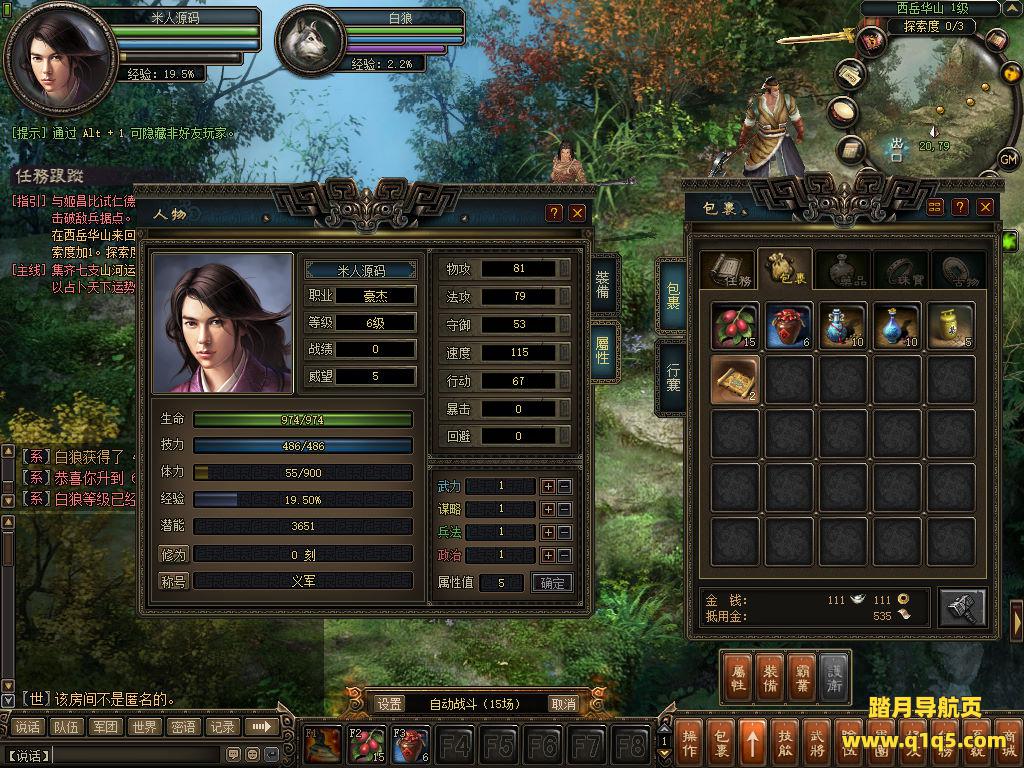Increase the 武力 attribute with plus
The width and height of the screenshot is (1024, 768).
coord(548,486)
